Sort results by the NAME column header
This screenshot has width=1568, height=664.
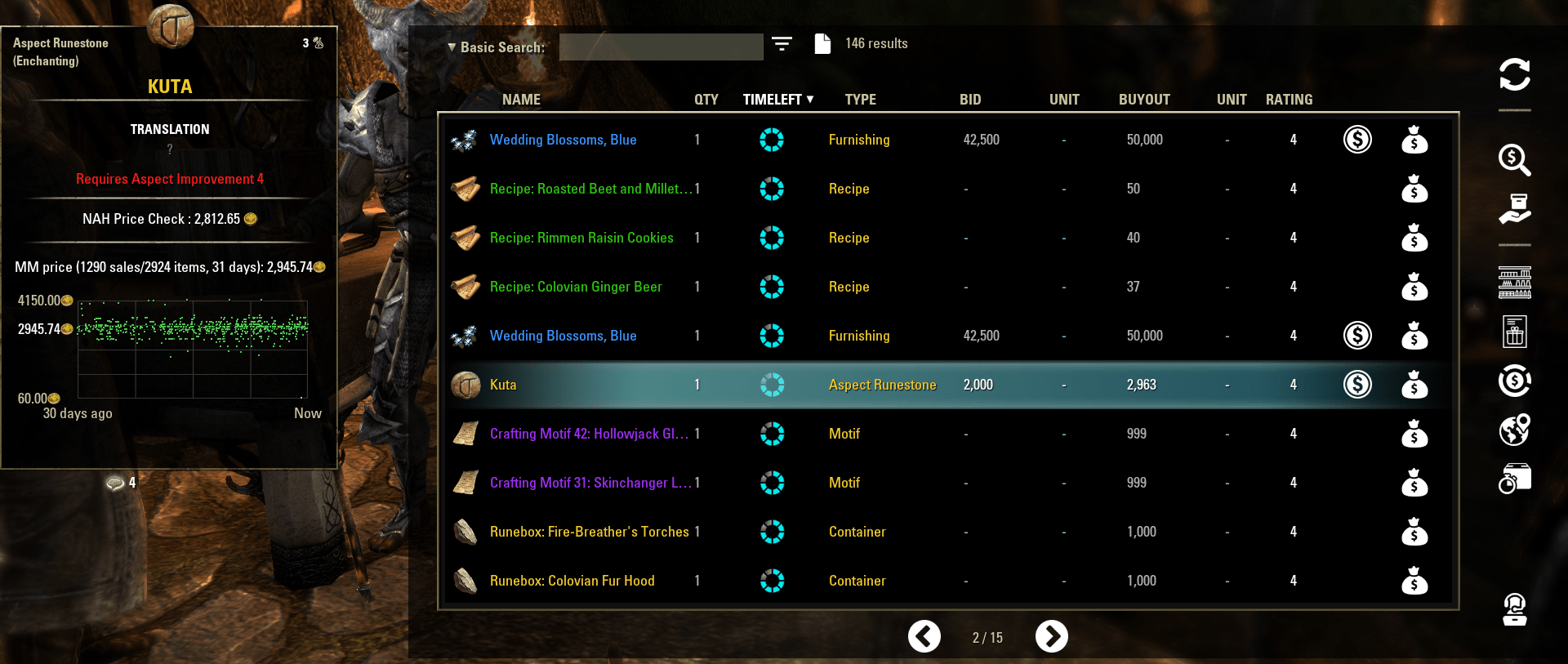point(520,99)
